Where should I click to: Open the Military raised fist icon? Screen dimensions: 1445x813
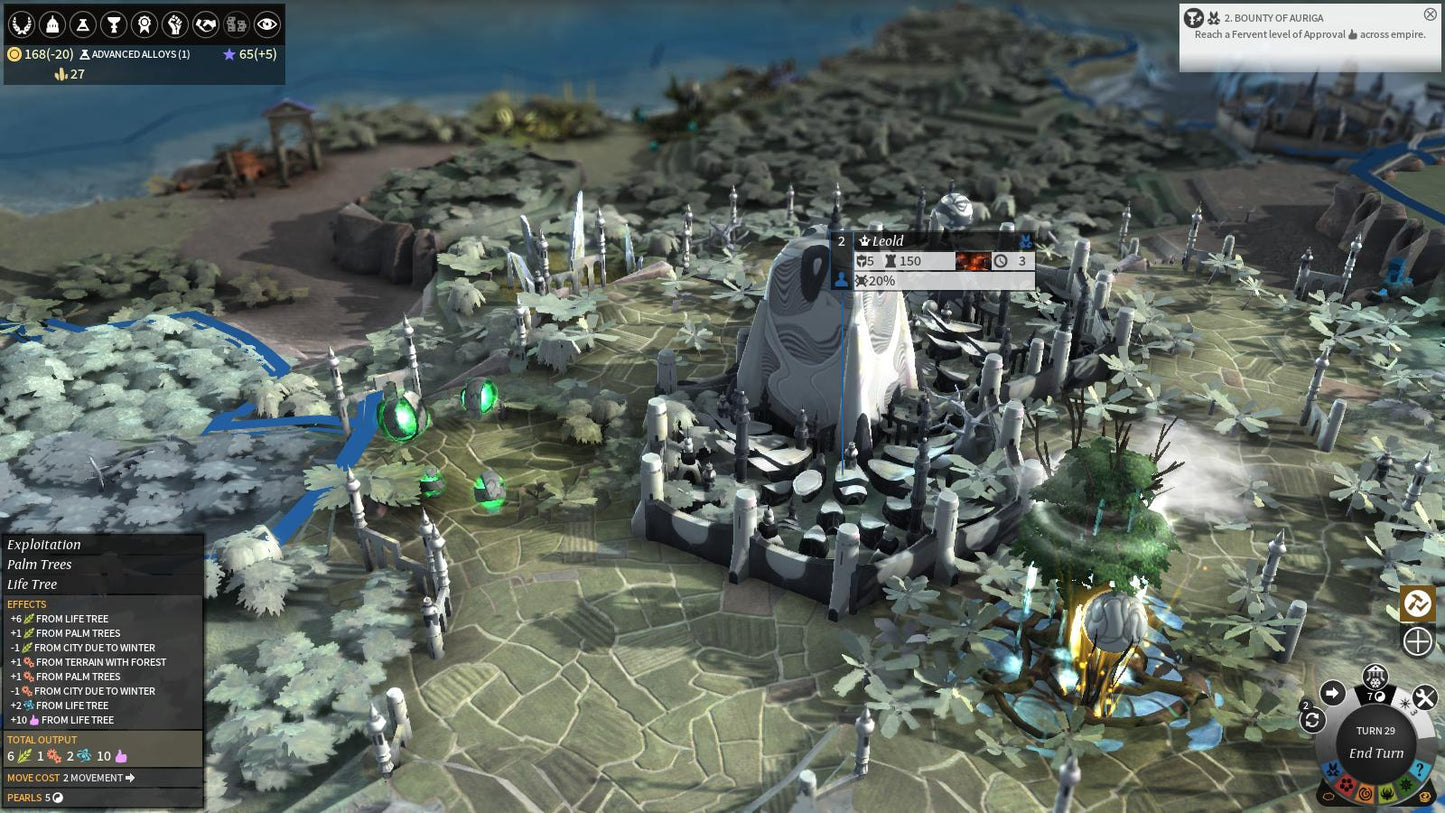pos(175,24)
